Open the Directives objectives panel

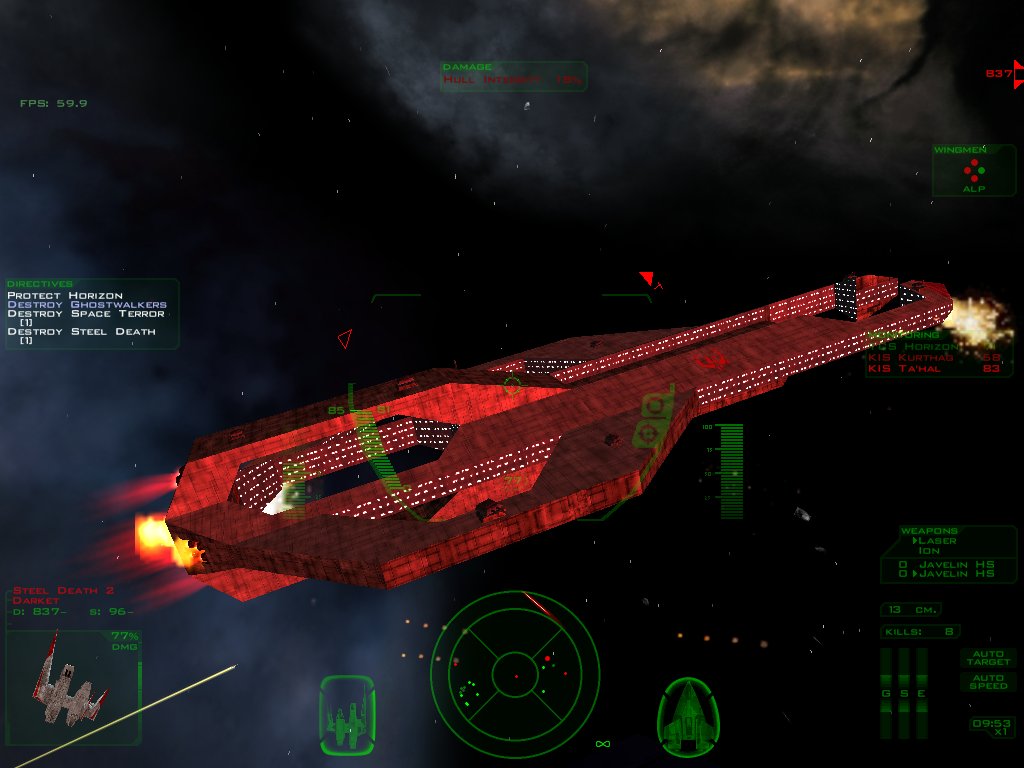click(92, 313)
